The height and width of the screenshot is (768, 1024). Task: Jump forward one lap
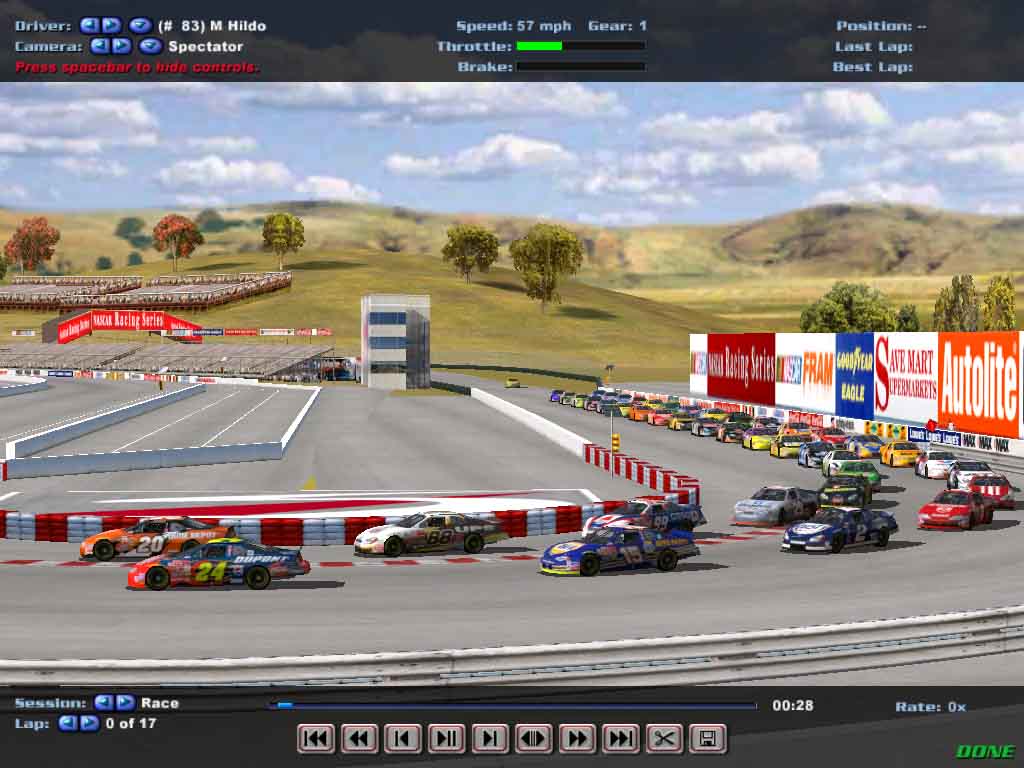pyautogui.click(x=89, y=723)
